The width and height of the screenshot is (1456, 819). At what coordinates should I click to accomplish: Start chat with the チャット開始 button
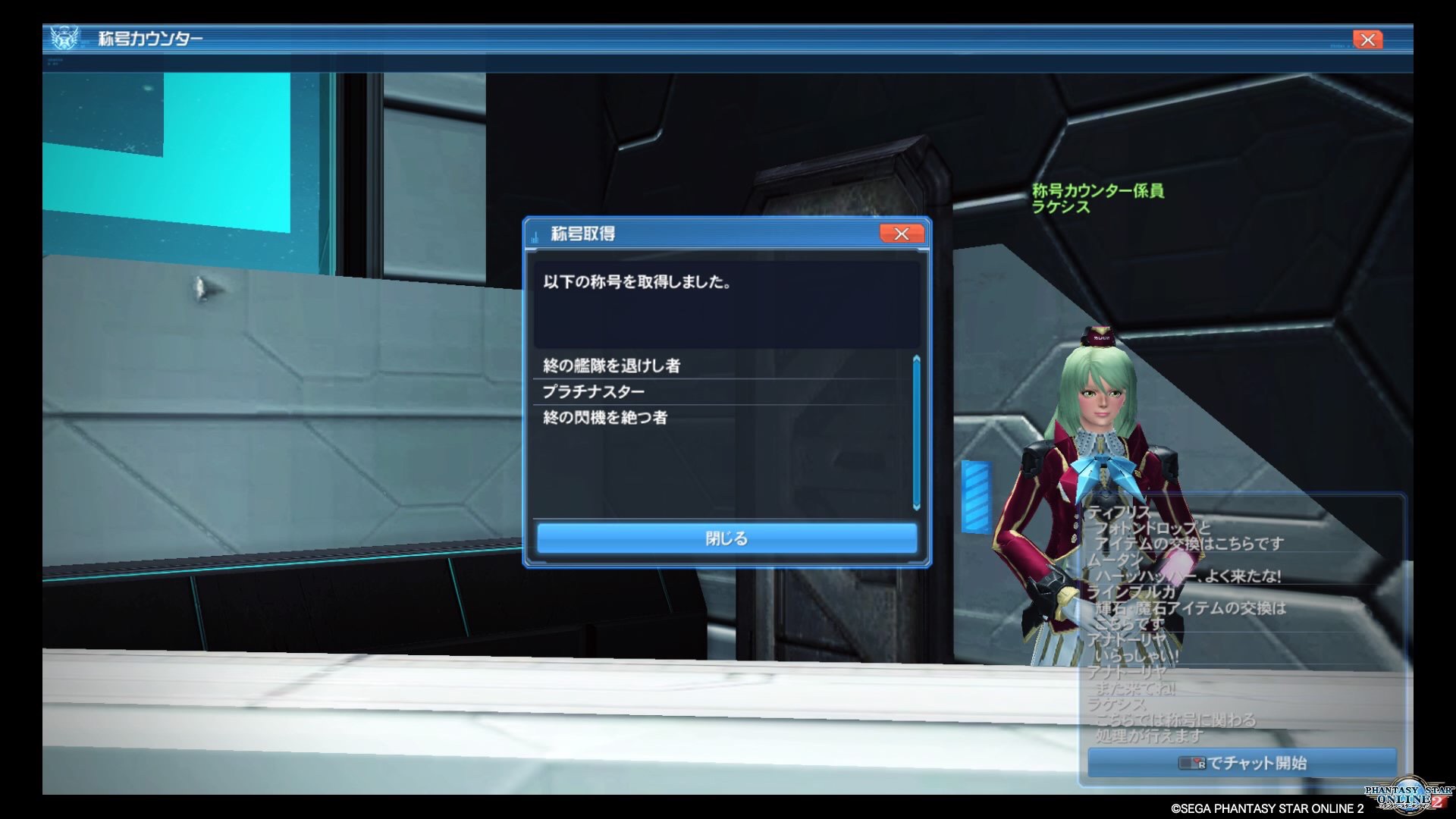click(1241, 763)
